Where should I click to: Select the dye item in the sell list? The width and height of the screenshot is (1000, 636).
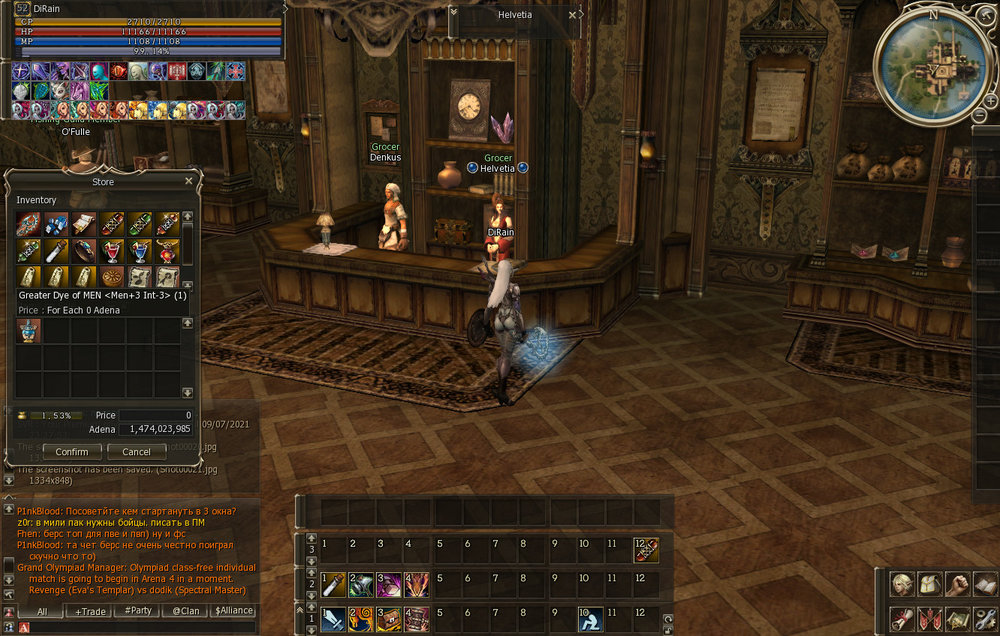pos(27,331)
